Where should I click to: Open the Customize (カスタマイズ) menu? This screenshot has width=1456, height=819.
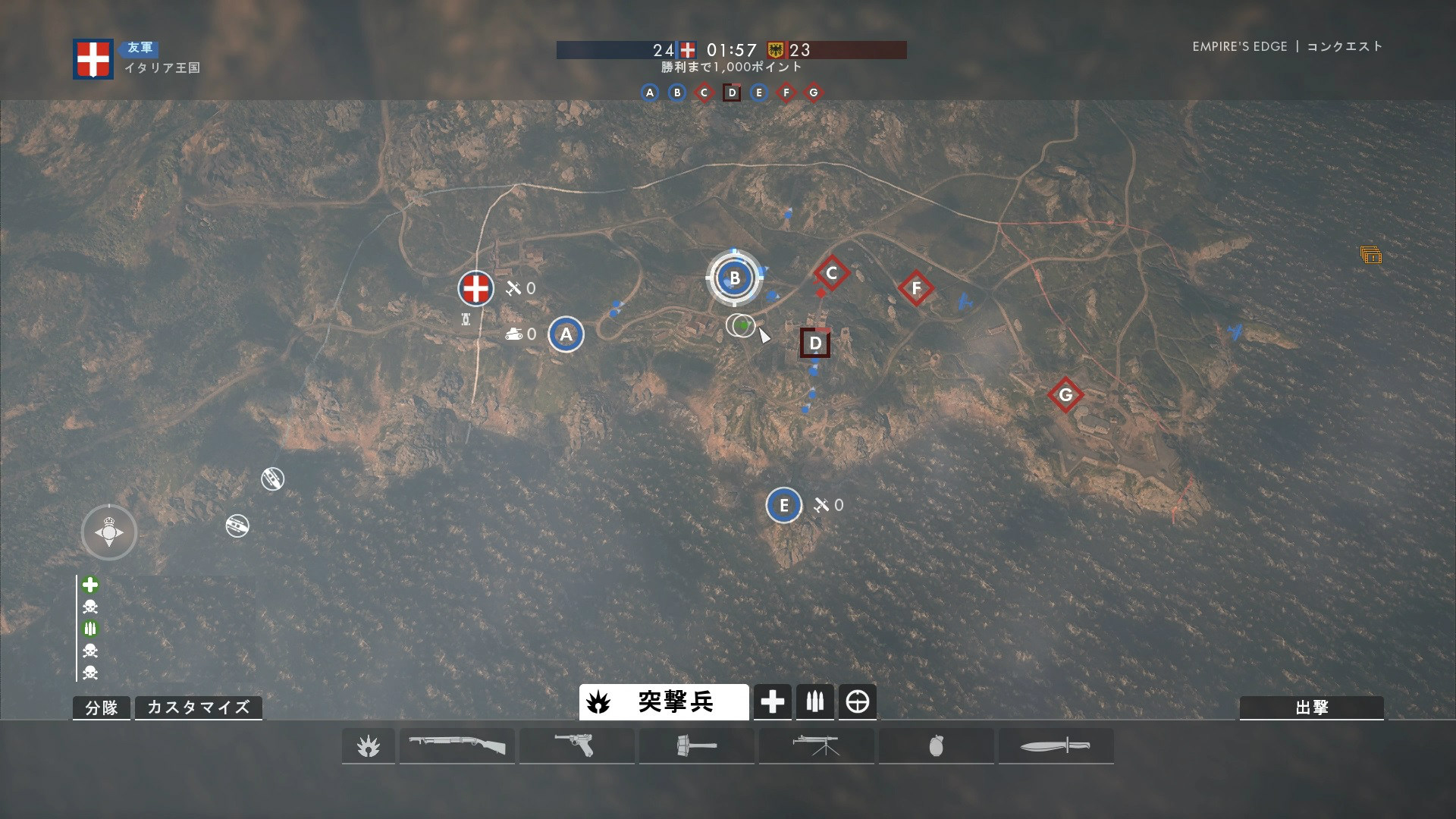198,708
